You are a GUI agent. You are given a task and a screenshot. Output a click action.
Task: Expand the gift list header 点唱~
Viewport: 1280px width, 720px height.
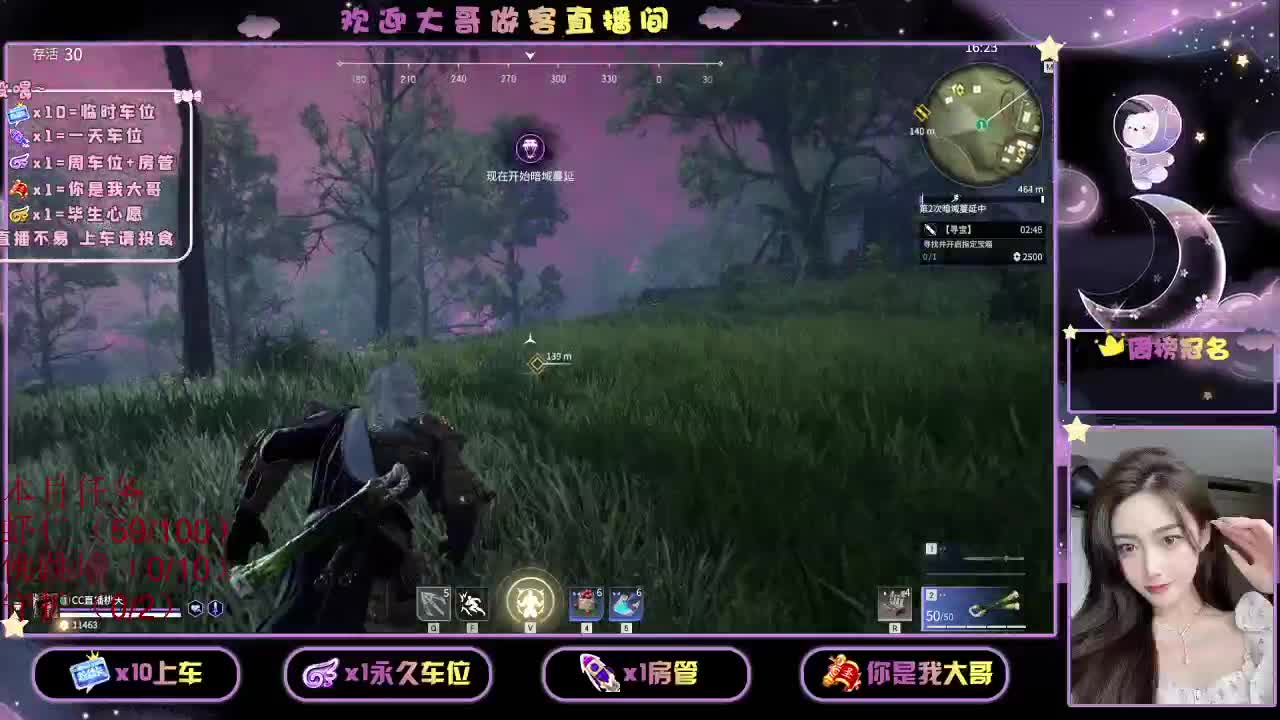click(22, 88)
